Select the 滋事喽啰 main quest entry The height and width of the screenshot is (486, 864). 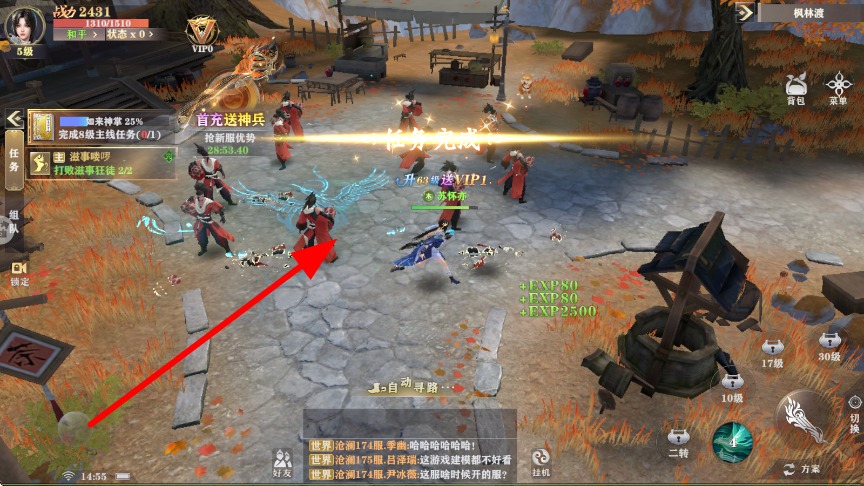[100, 164]
